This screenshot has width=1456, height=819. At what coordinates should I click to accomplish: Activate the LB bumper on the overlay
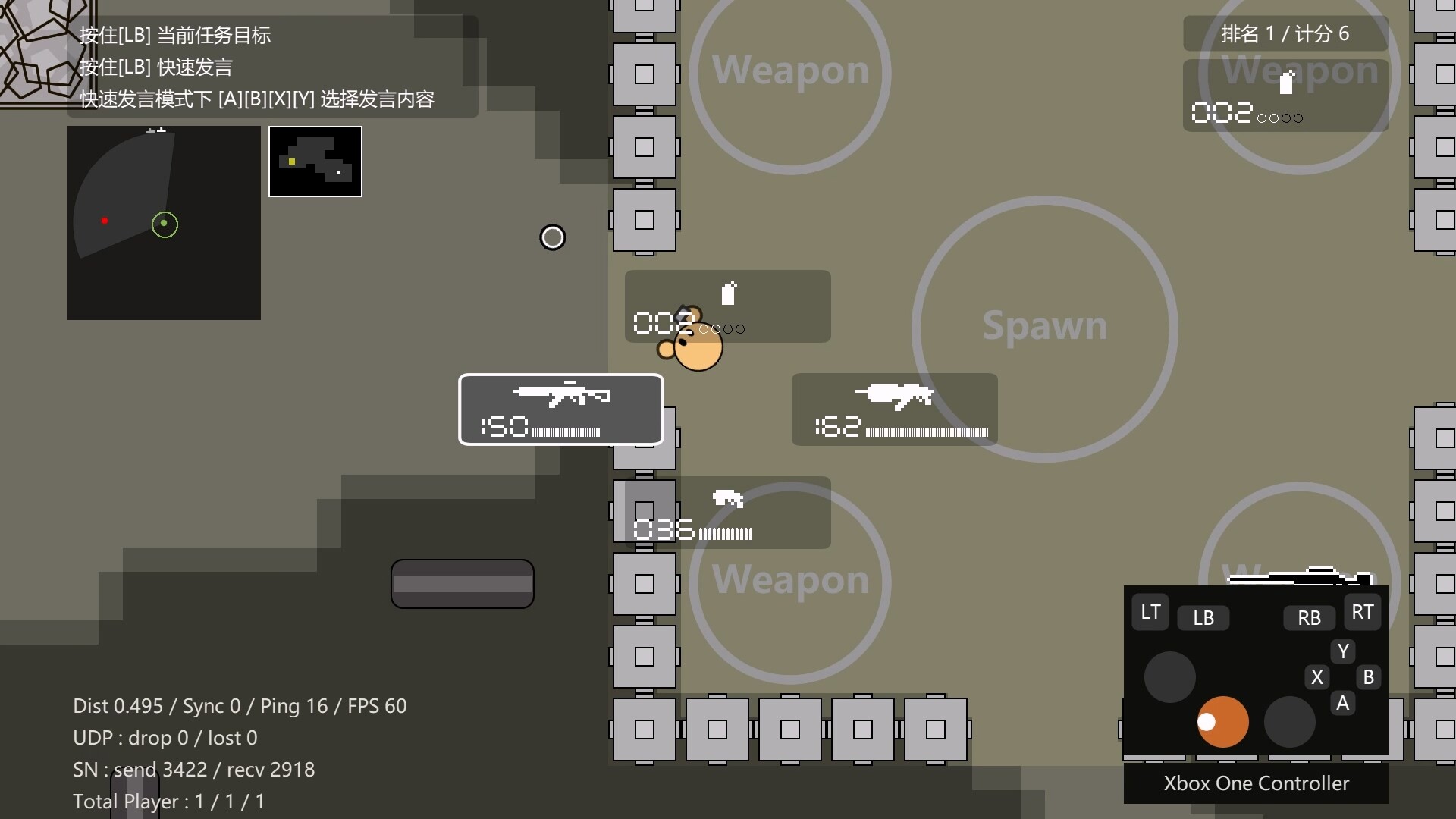[x=1204, y=618]
